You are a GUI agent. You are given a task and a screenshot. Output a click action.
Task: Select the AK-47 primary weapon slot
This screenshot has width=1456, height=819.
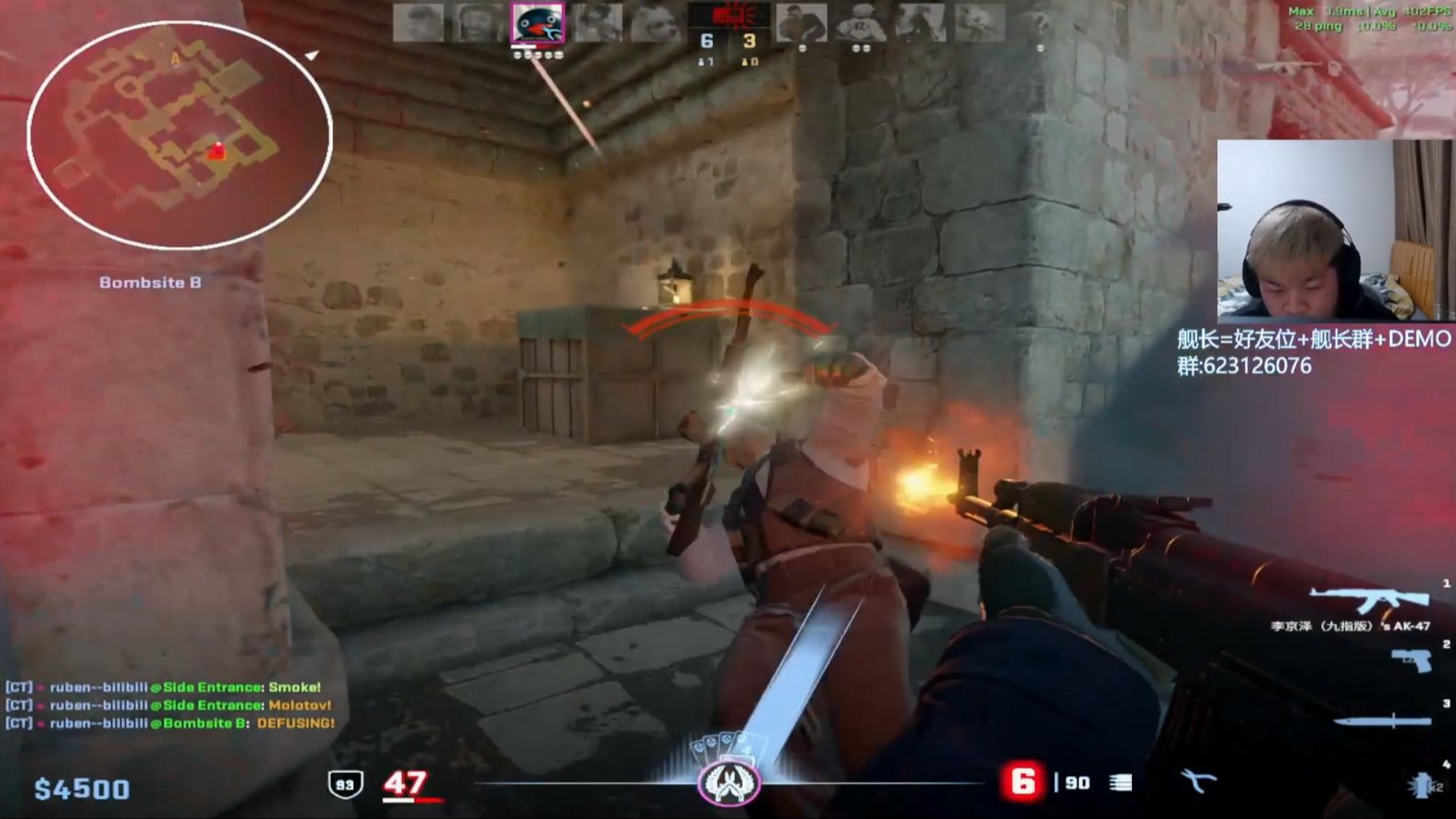point(1371,601)
